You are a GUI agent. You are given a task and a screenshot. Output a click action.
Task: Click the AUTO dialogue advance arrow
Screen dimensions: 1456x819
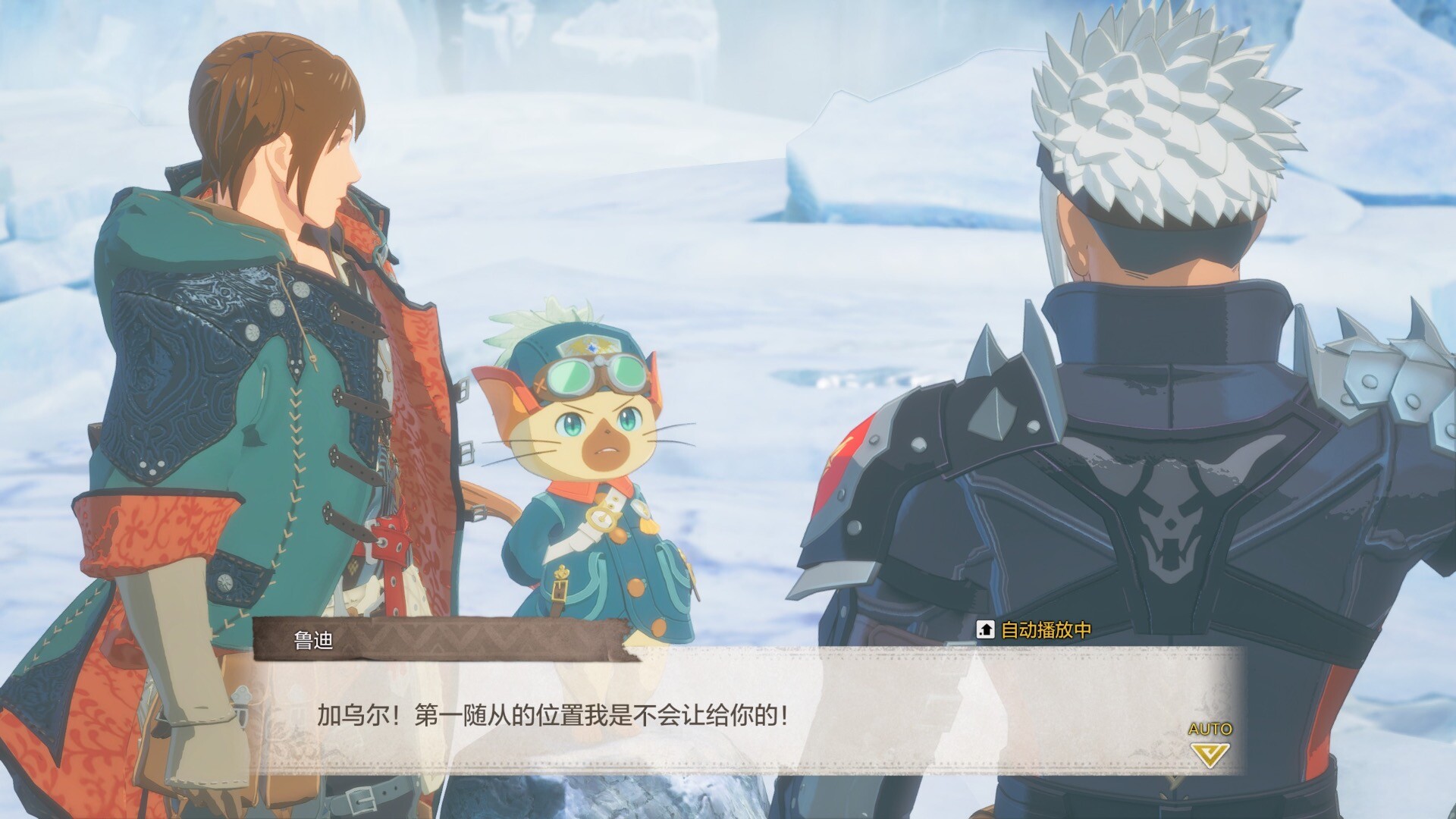pos(1210,753)
